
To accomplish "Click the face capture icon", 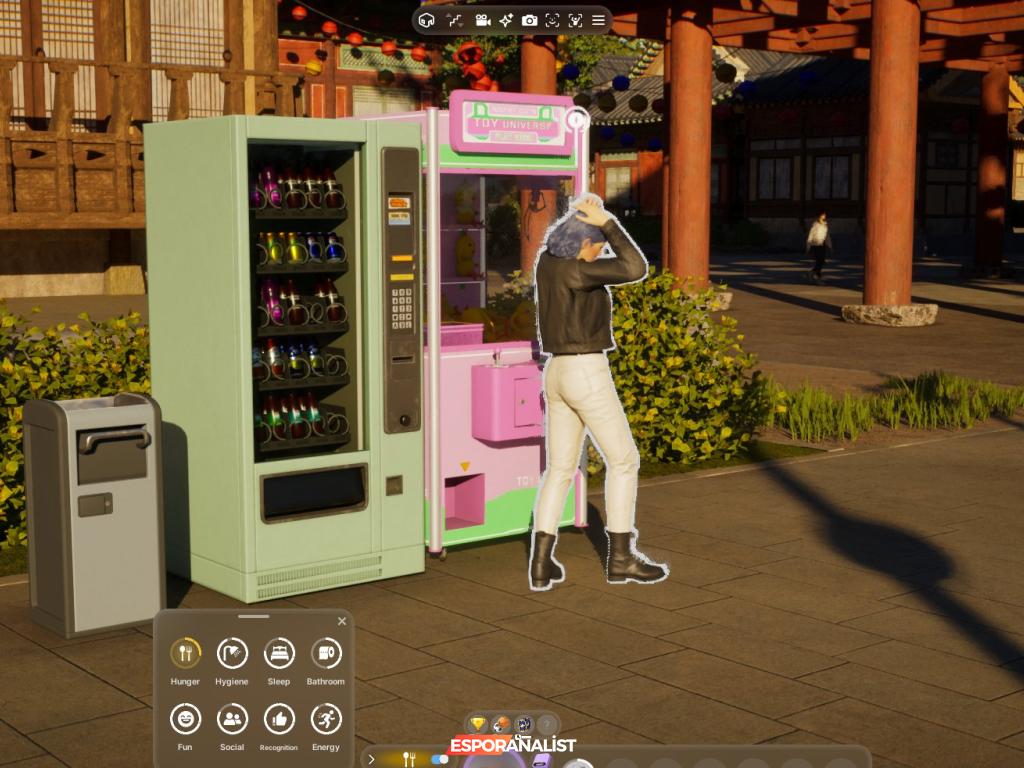I will [x=553, y=20].
